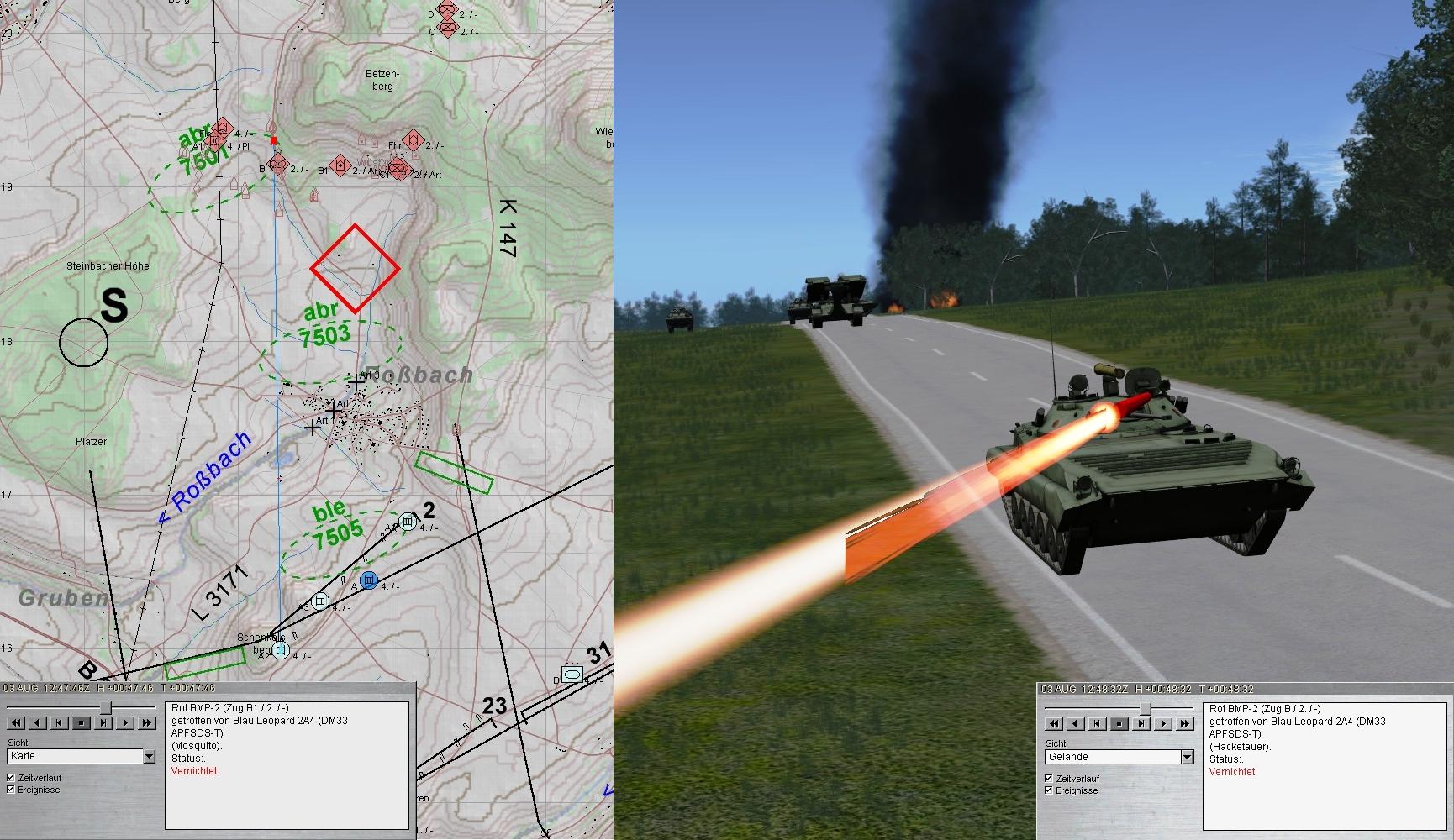
Task: Toggle Ereignisse checkbox in the Gelände panel
Action: 1049,790
